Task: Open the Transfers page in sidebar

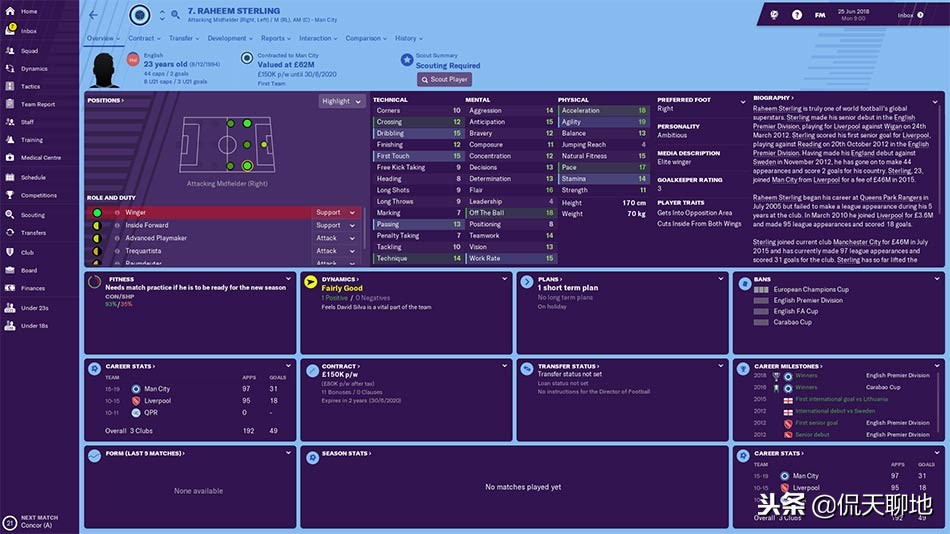Action: (33, 233)
